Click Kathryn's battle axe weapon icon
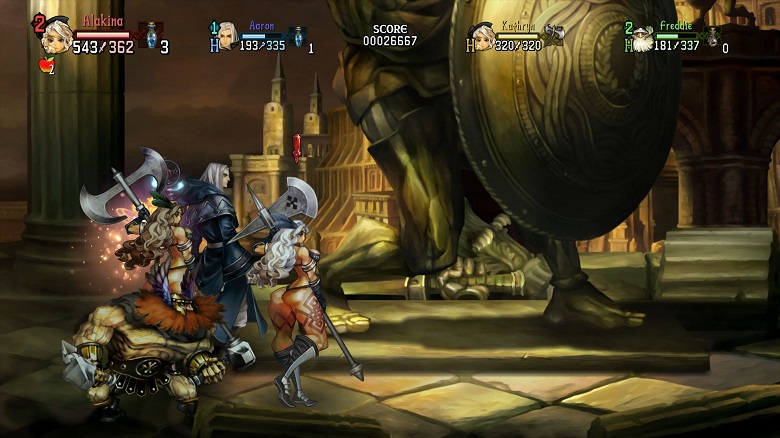This screenshot has width=780, height=438. tap(554, 35)
